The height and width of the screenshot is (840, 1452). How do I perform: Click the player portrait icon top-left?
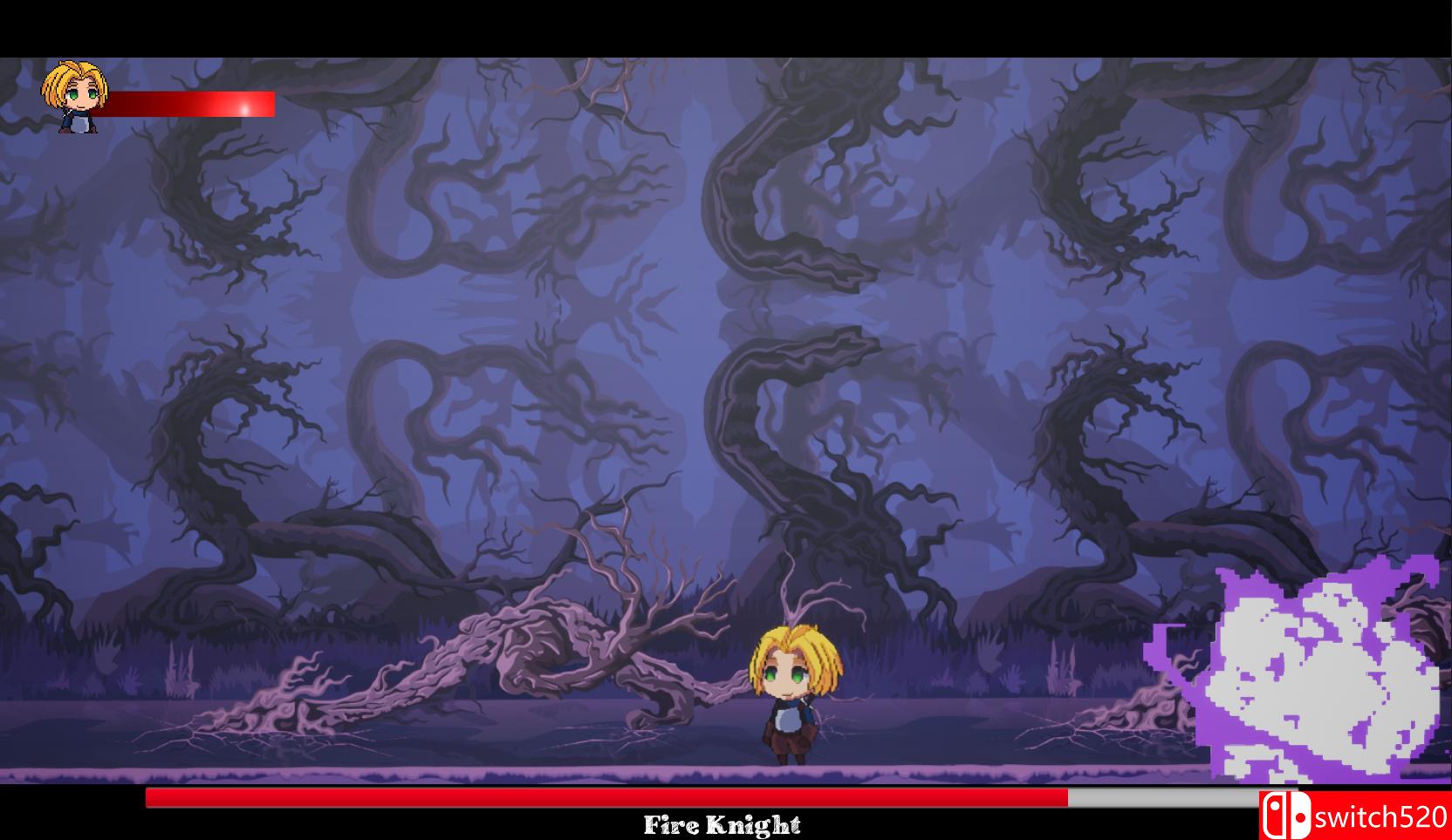pos(73,94)
